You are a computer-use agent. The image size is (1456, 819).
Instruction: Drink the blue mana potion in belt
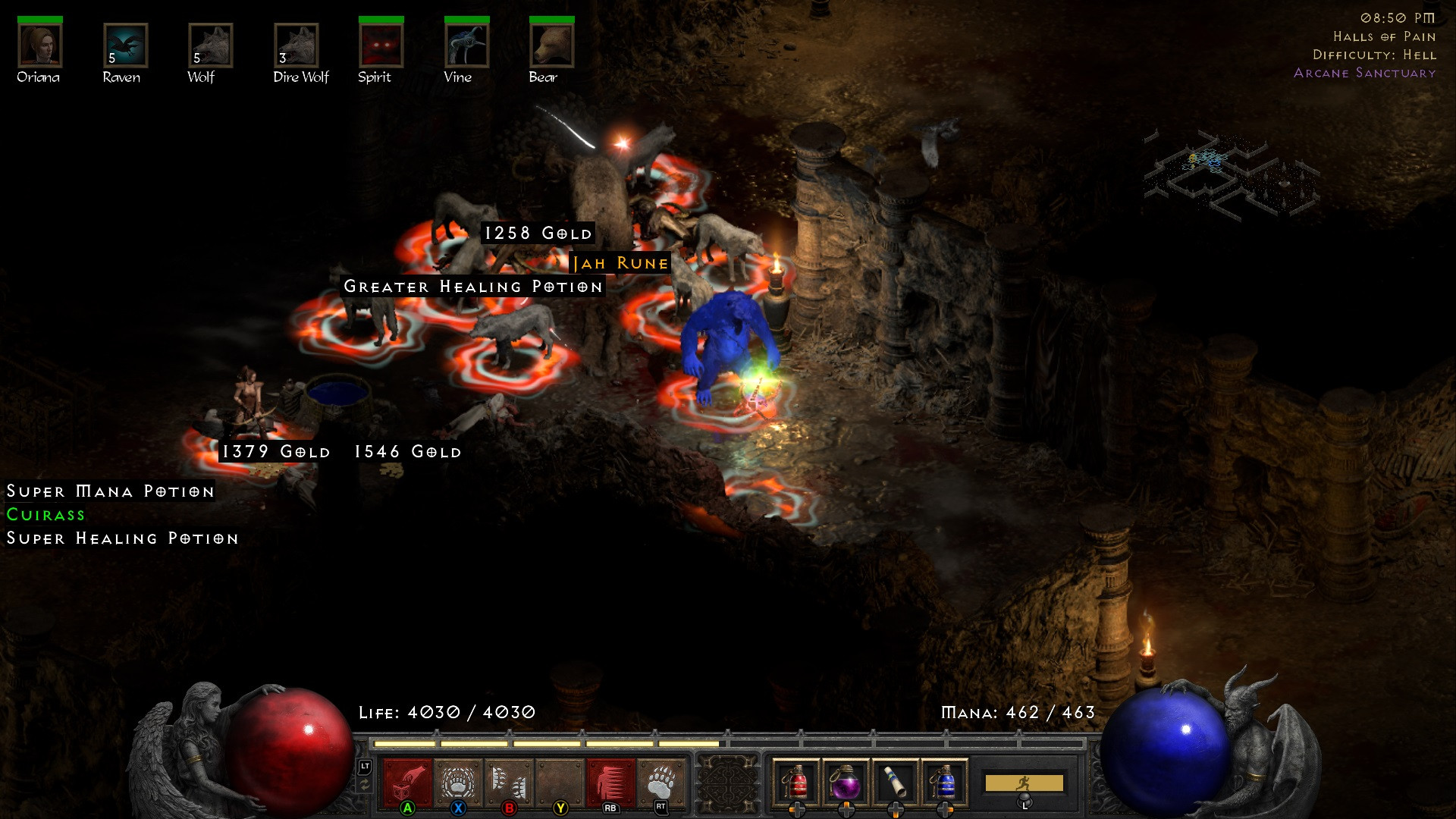click(x=944, y=783)
